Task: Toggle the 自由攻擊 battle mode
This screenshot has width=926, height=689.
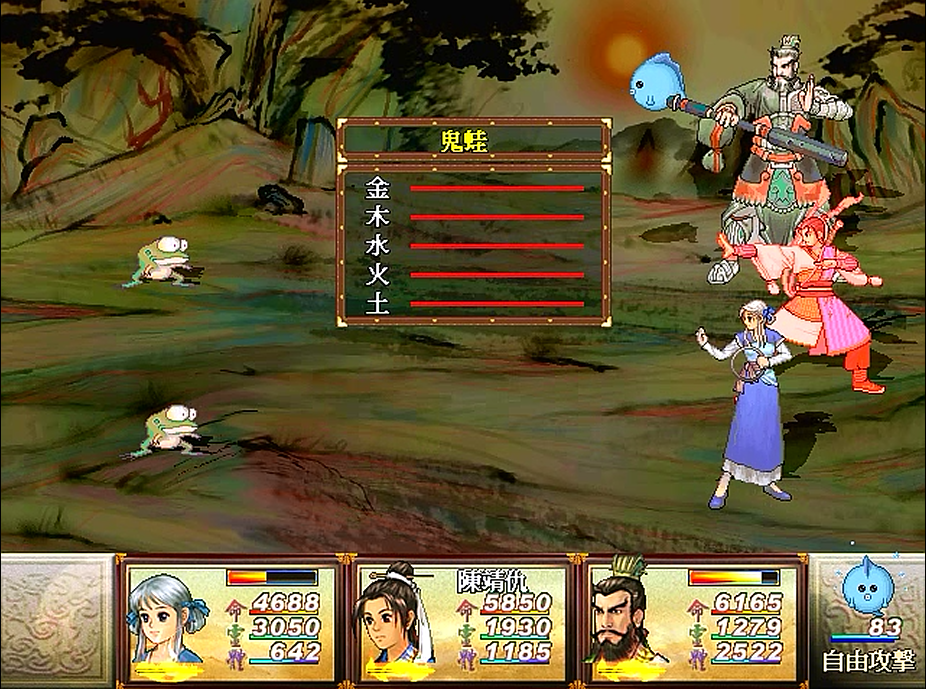Action: click(x=868, y=662)
